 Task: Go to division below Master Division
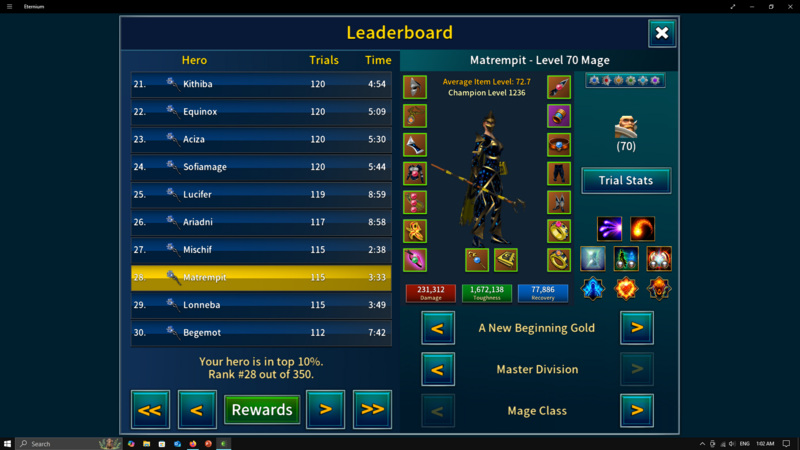(x=438, y=369)
